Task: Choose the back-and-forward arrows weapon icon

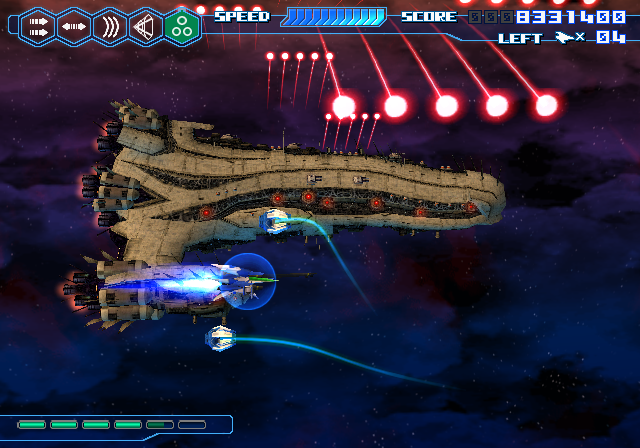Action: (73, 25)
